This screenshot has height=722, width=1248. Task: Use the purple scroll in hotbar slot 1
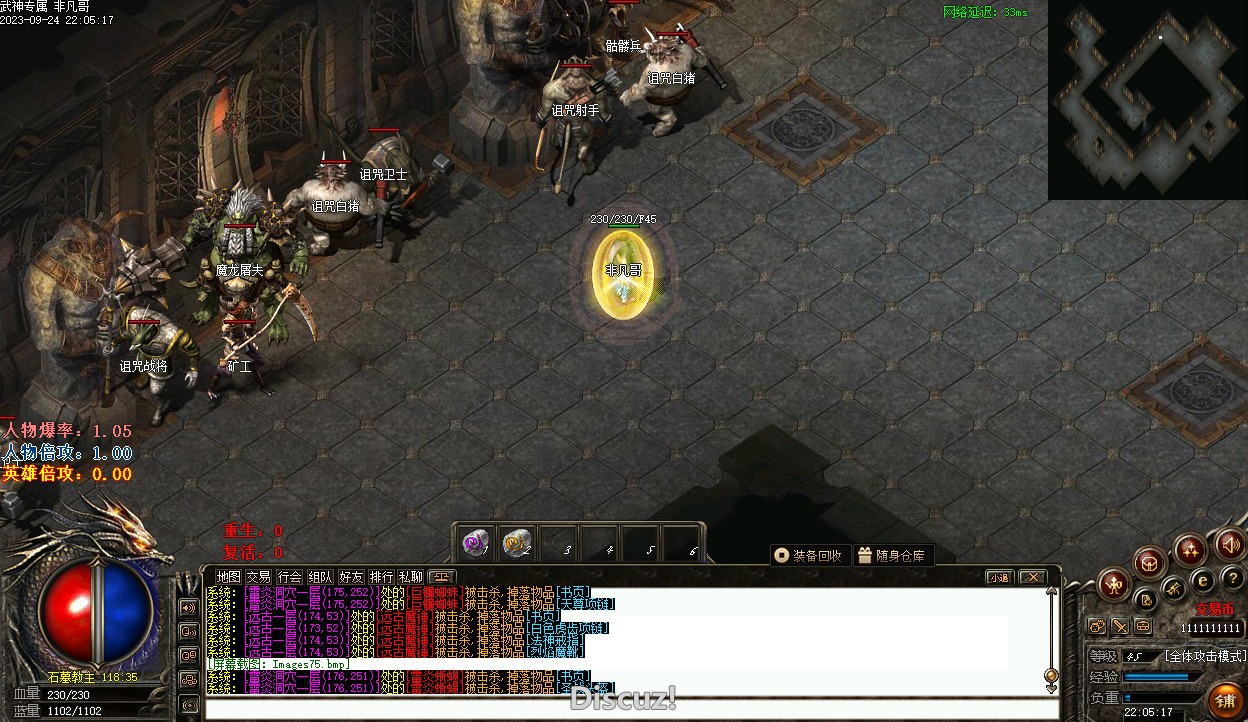click(x=476, y=544)
